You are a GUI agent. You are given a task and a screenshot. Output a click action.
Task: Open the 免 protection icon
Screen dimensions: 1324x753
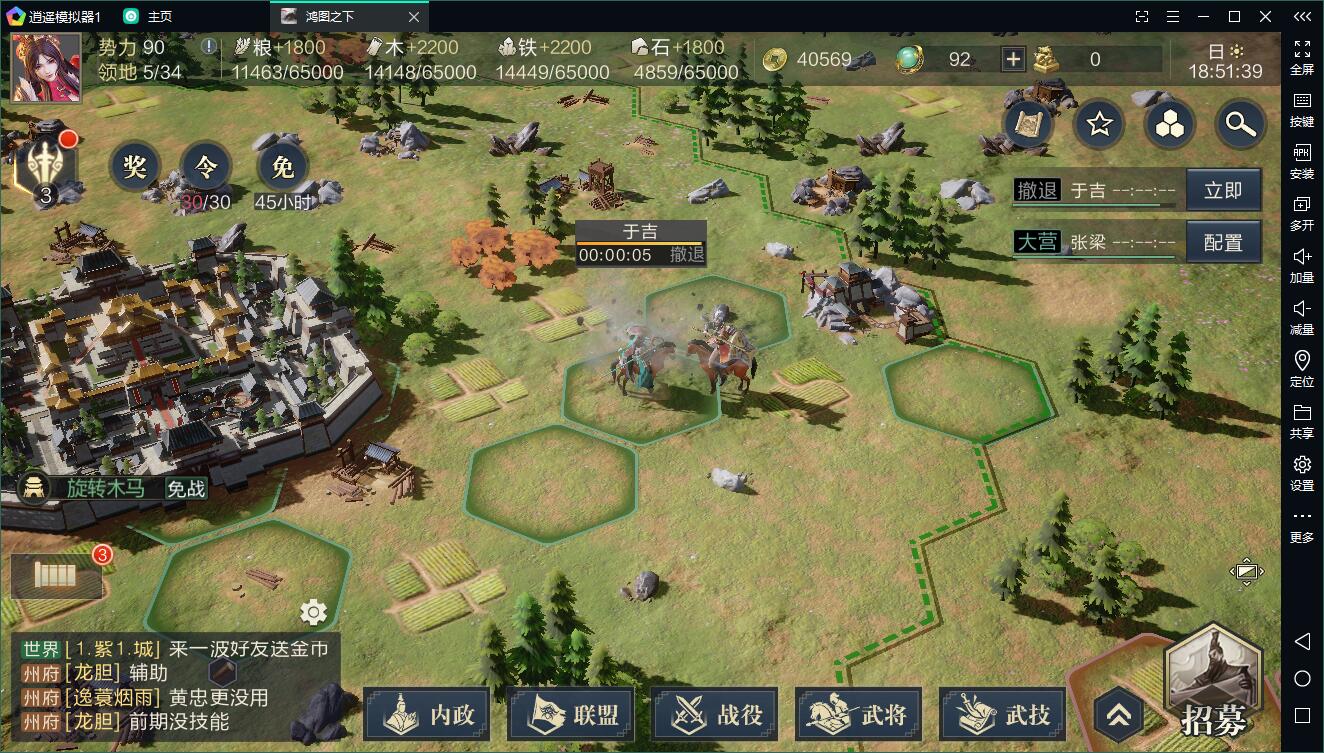[x=283, y=167]
